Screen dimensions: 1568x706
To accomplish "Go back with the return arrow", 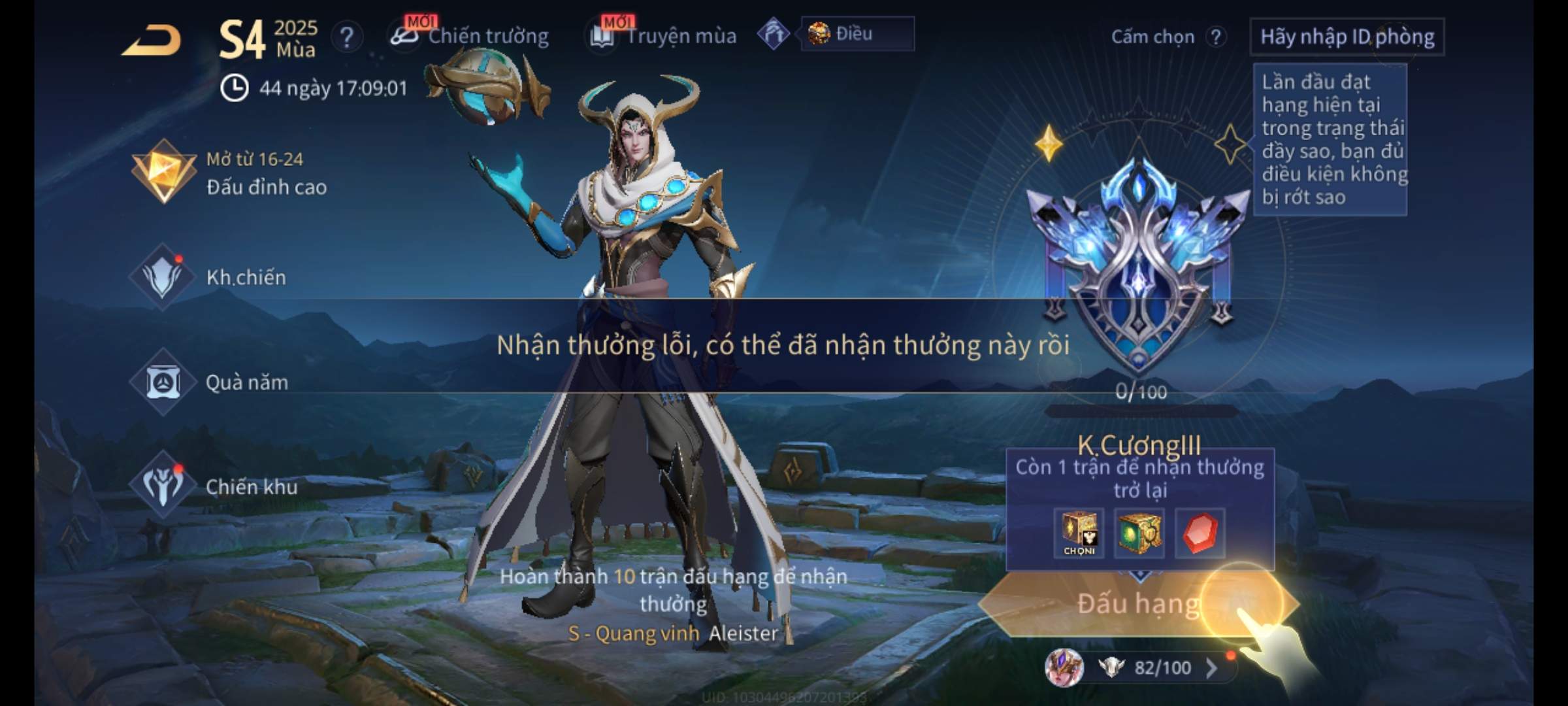I will click(152, 41).
